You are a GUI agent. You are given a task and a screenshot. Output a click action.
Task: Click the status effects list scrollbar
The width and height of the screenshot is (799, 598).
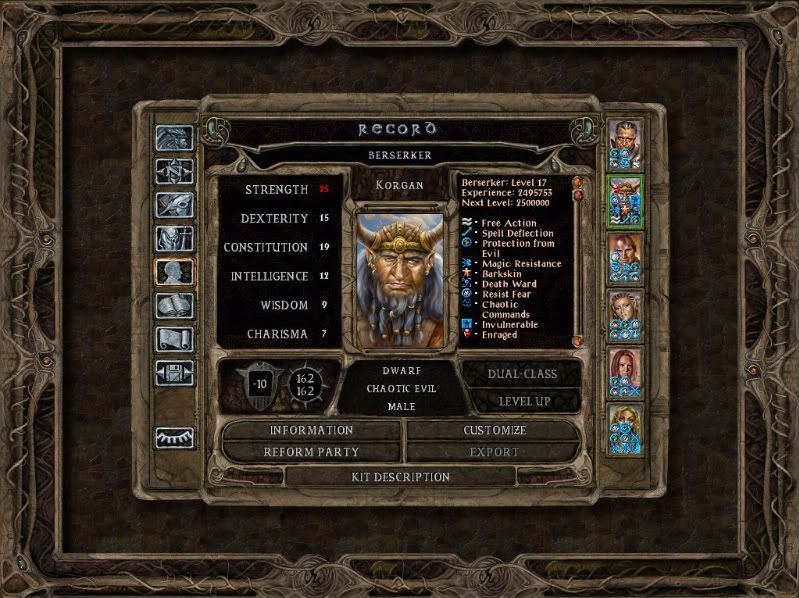[x=577, y=260]
